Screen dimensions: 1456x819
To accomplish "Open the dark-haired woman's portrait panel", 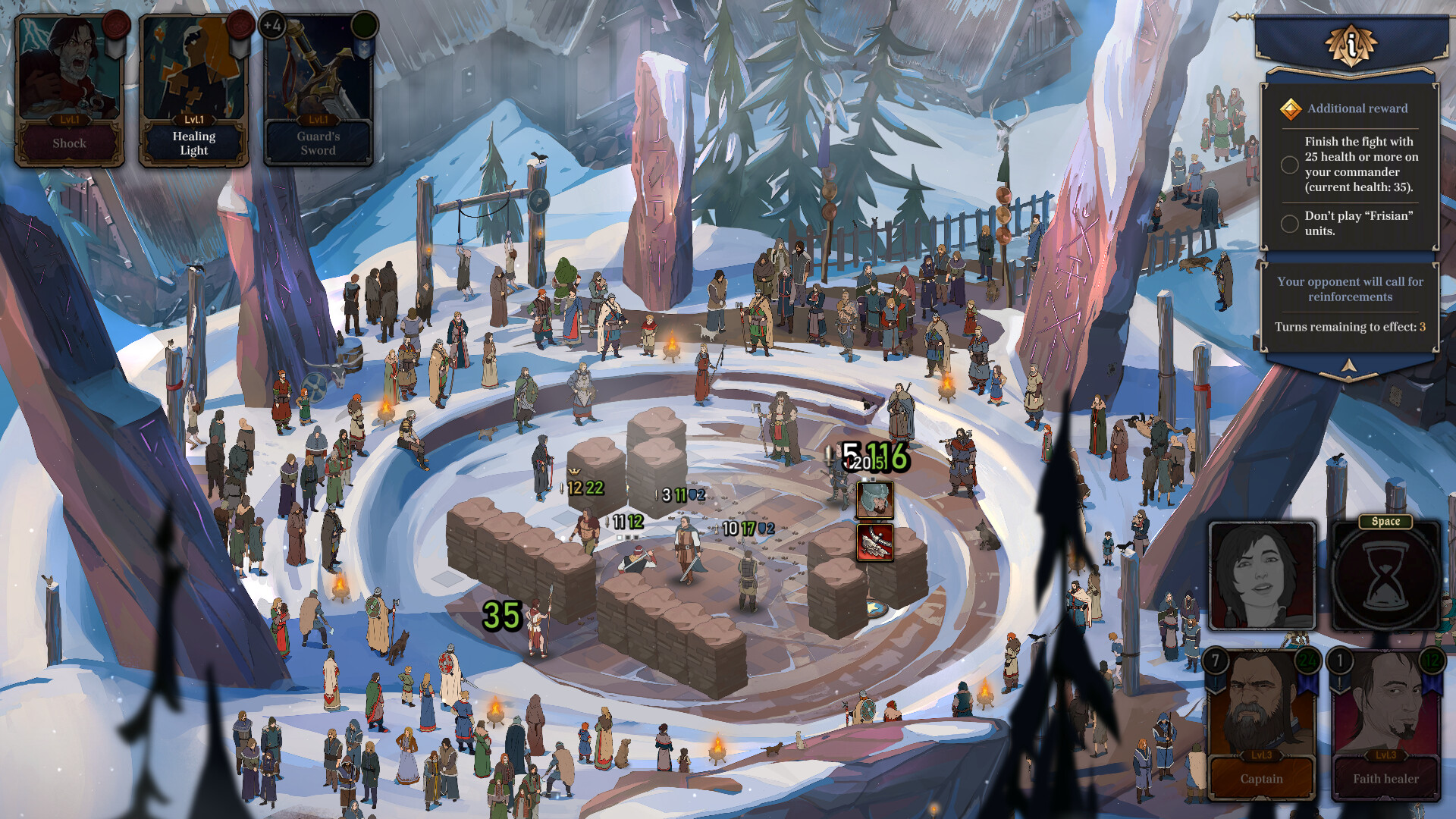I will click(1261, 575).
